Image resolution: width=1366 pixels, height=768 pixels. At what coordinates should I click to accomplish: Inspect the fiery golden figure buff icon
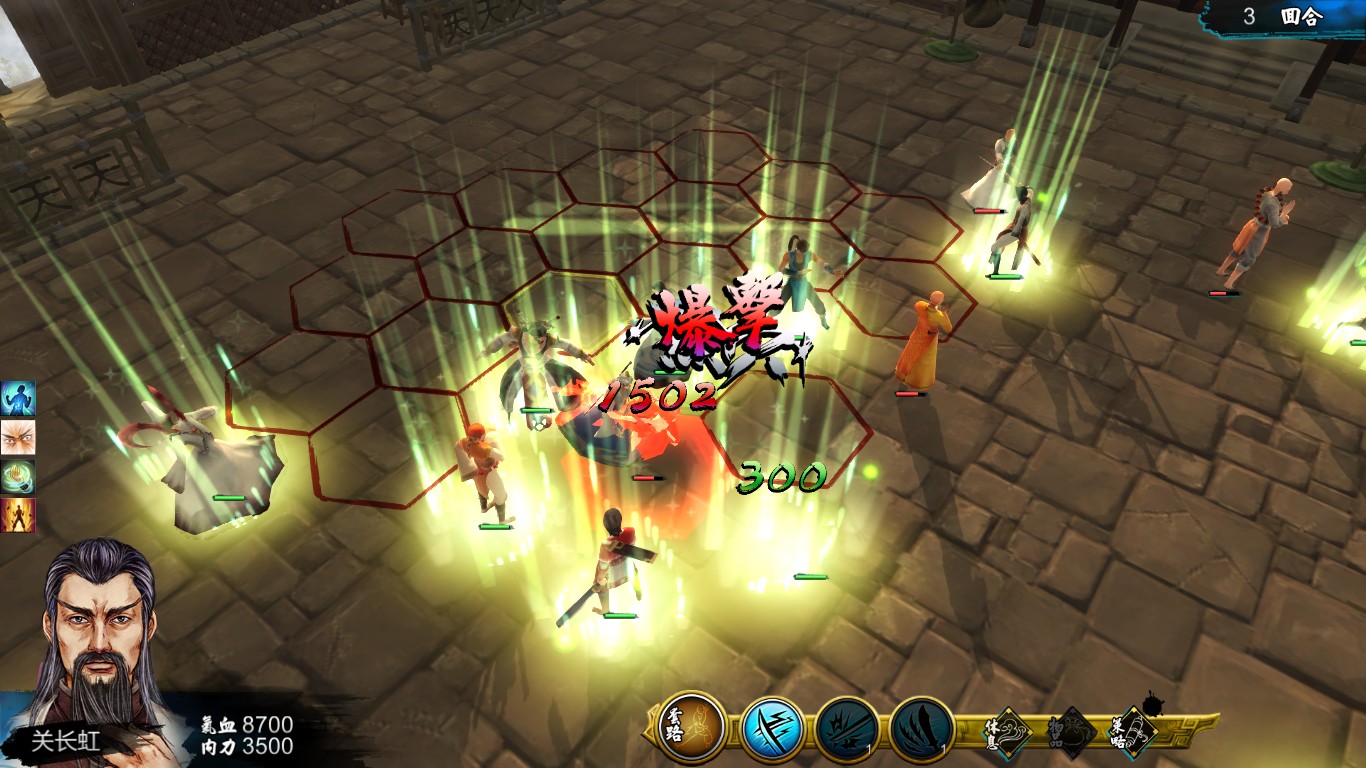[18, 515]
